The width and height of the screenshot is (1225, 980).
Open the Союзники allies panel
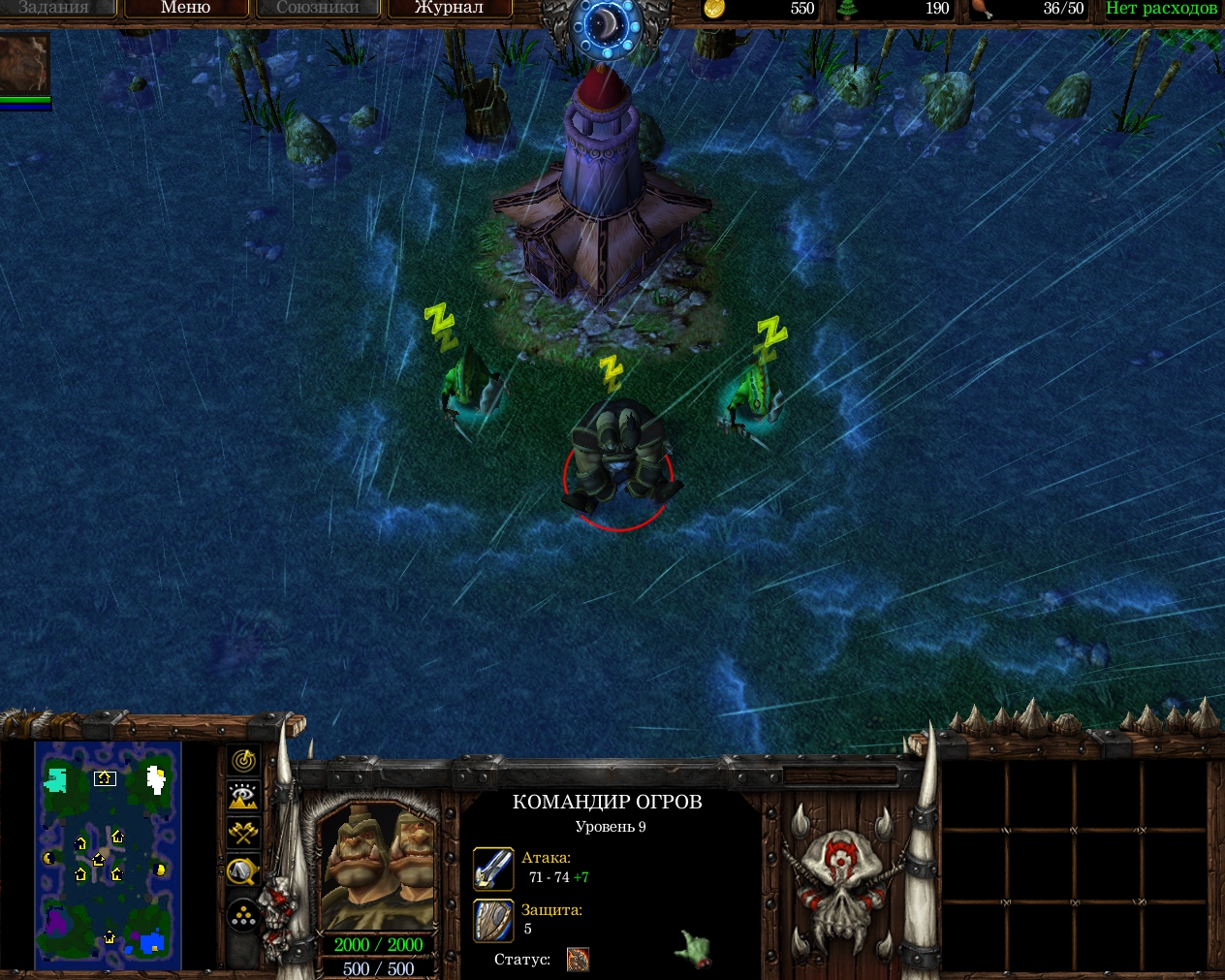pos(317,8)
